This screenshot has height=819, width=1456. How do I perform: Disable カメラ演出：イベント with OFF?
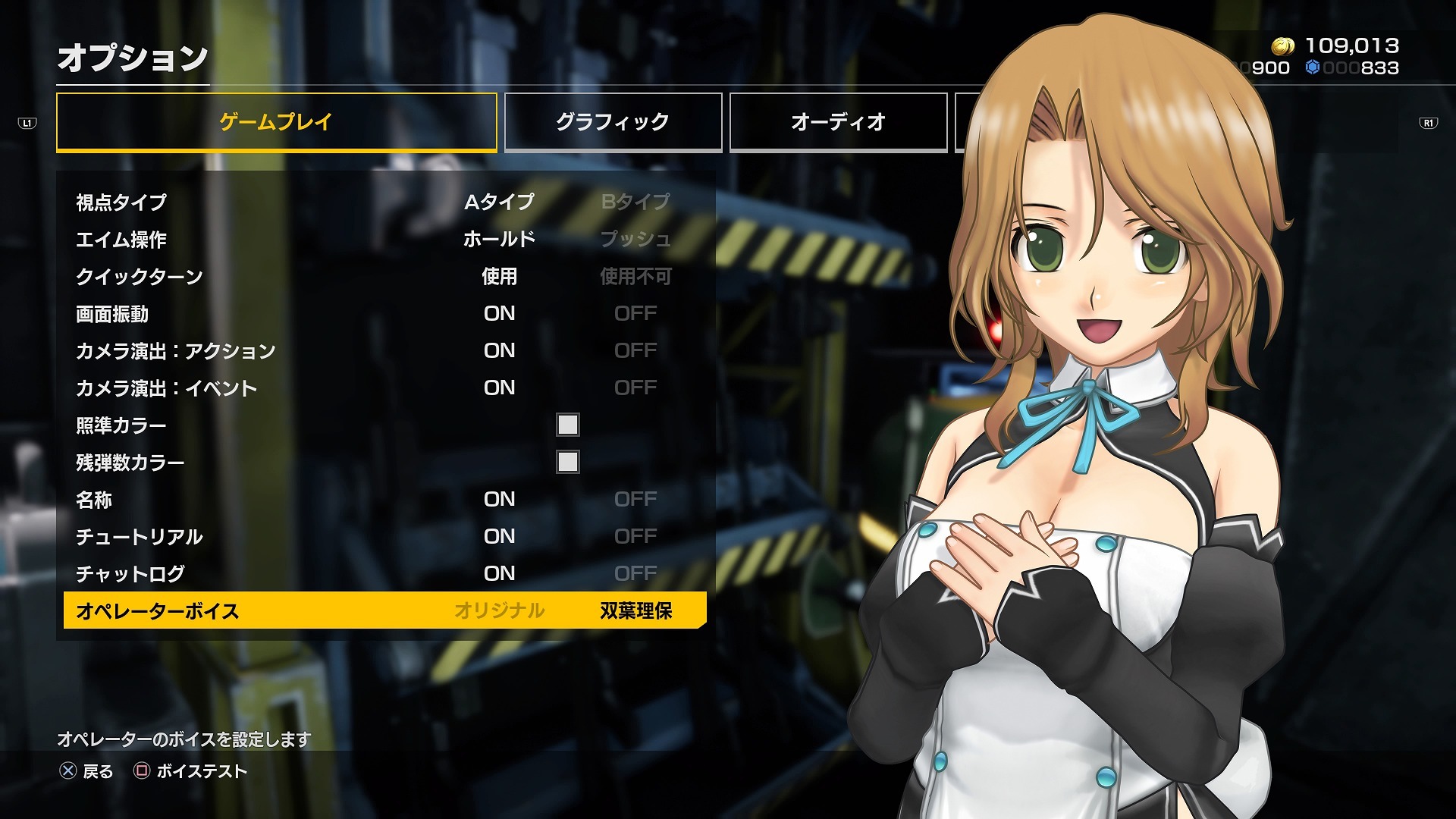click(x=635, y=388)
